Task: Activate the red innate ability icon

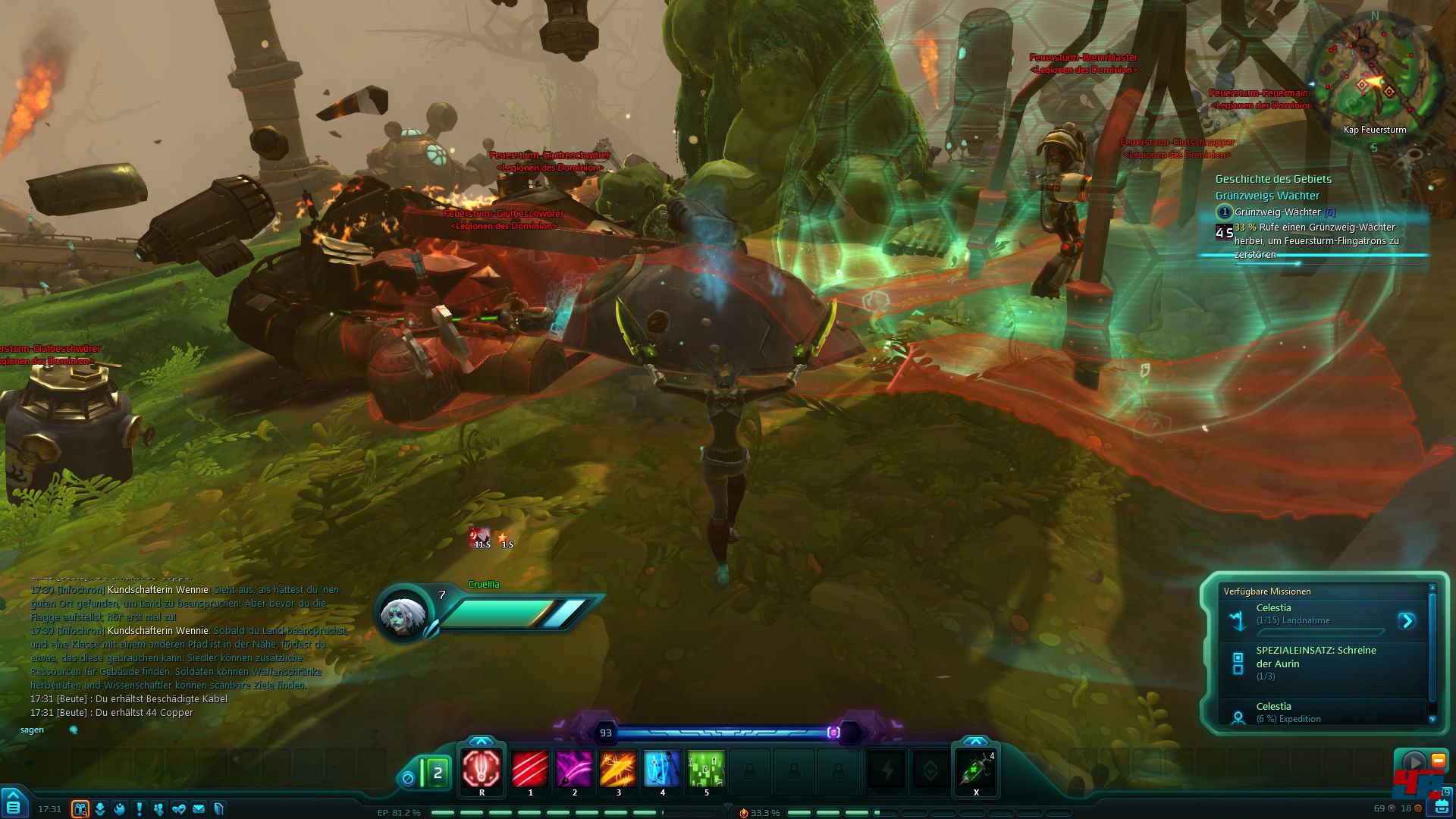Action: (482, 769)
